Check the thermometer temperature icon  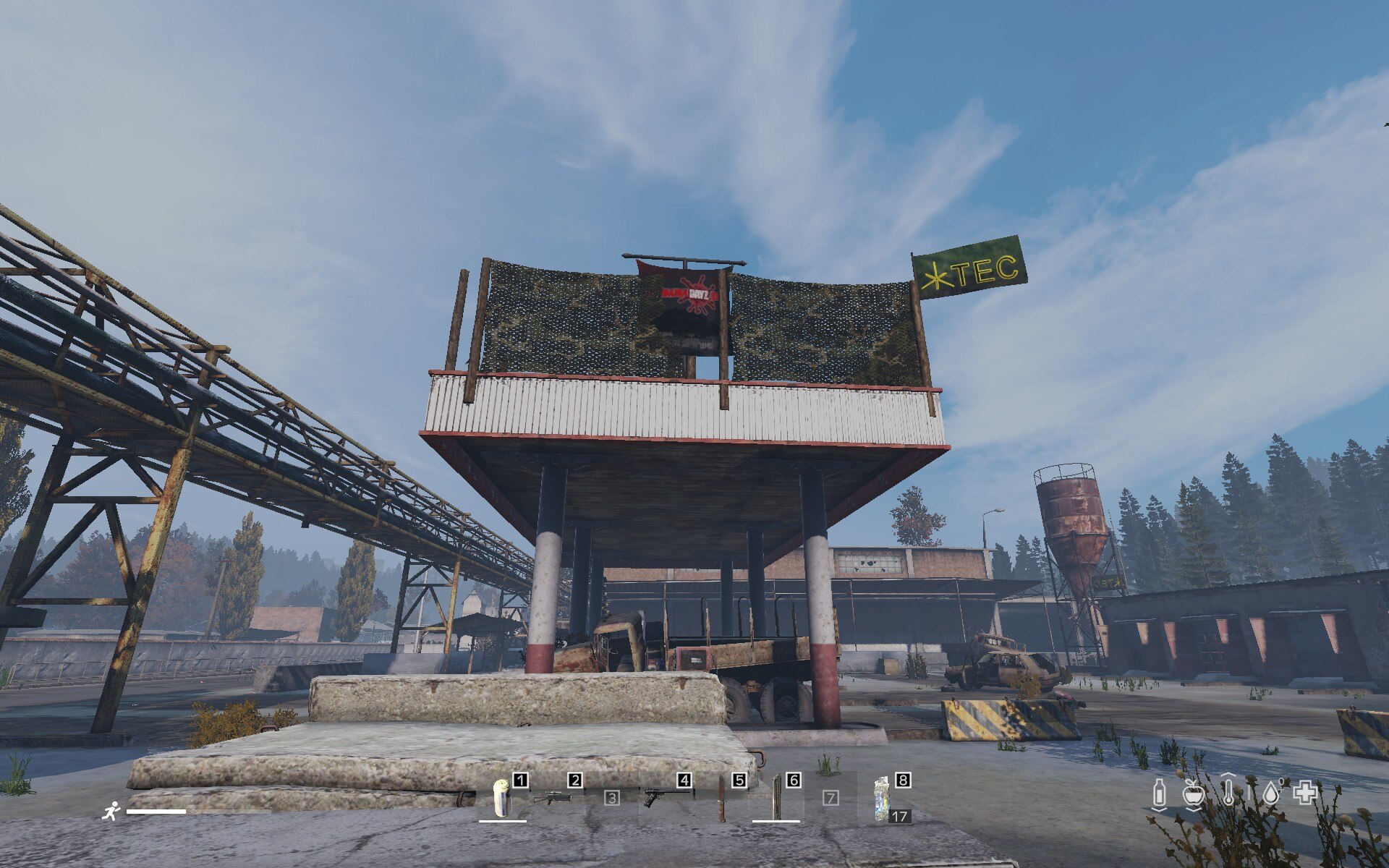[x=1228, y=791]
